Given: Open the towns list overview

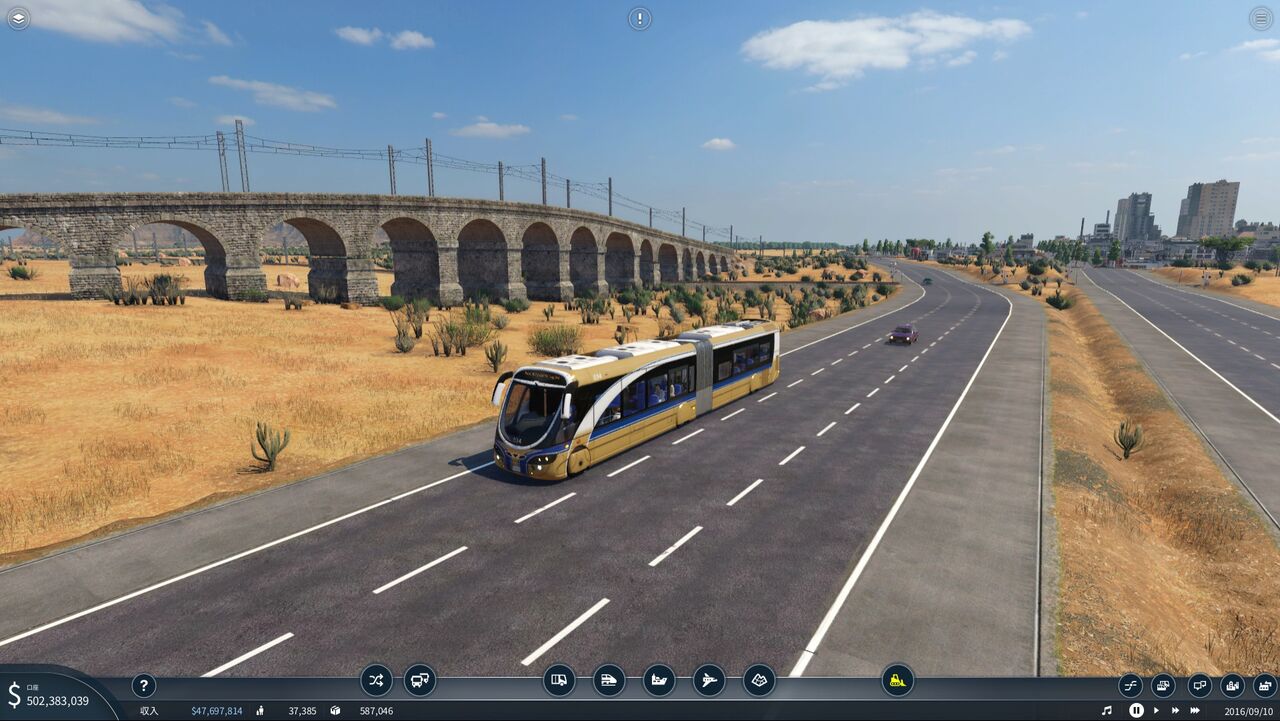Looking at the screenshot, I should click(x=1232, y=686).
